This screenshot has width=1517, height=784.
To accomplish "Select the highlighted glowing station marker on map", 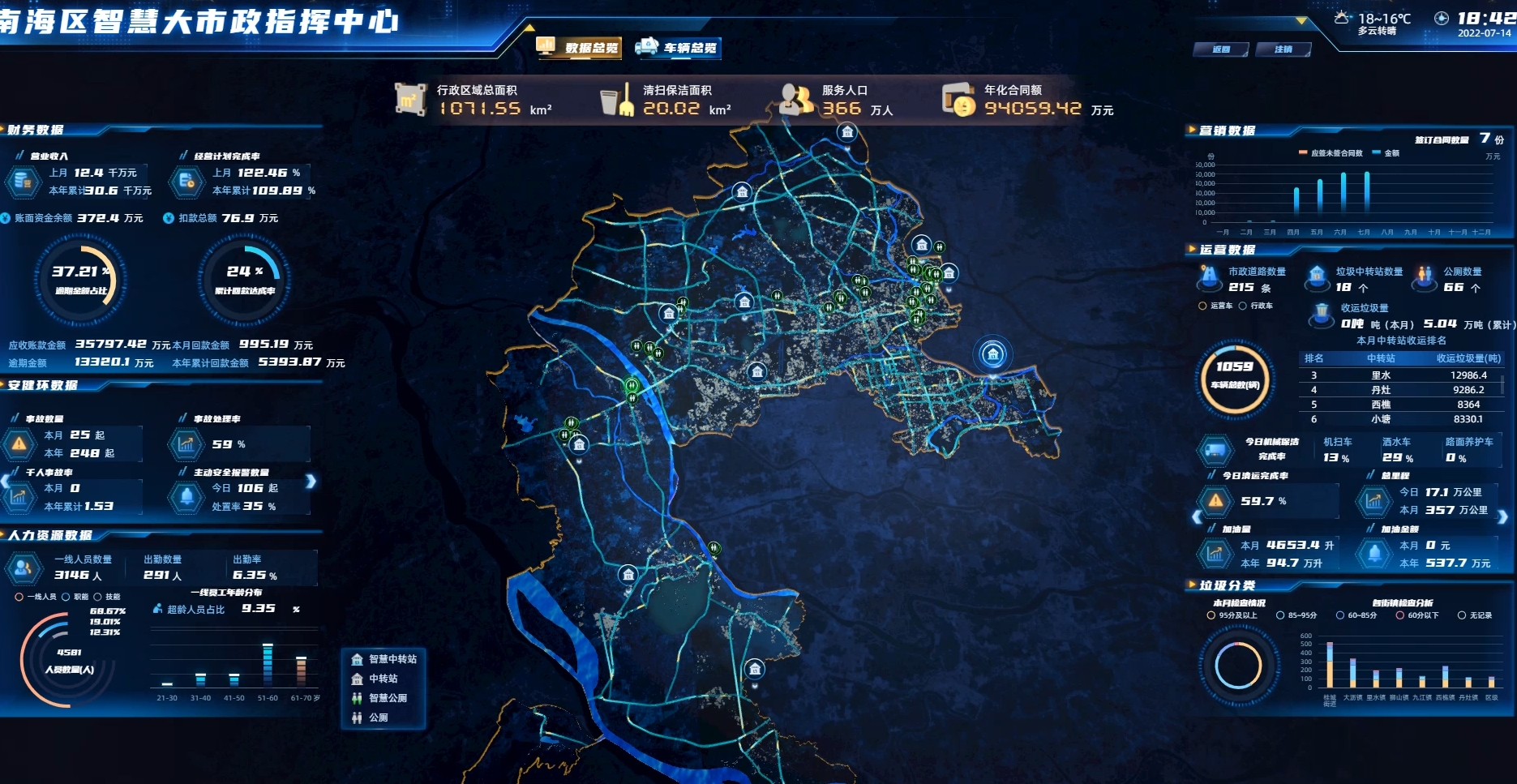I will 992,354.
